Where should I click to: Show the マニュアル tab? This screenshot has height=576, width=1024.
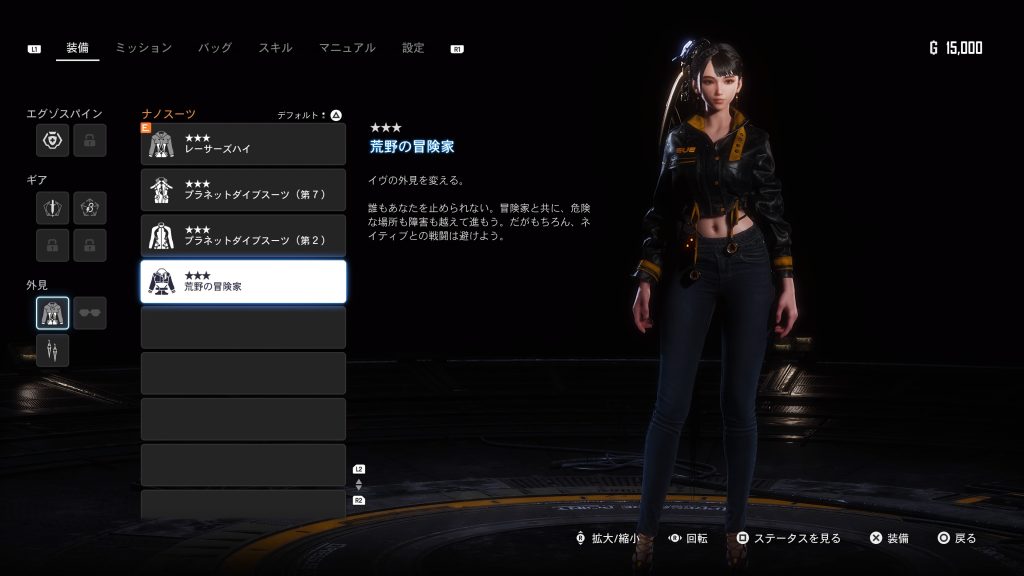347,48
